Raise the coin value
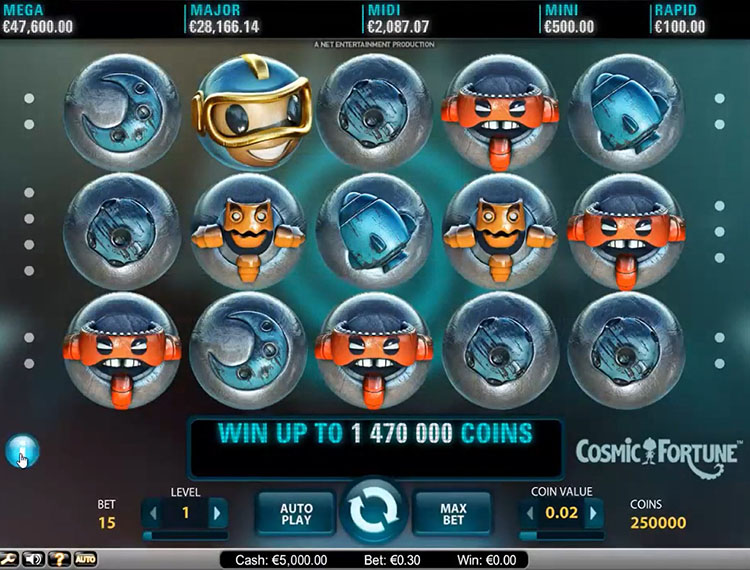750x570 pixels. (593, 514)
